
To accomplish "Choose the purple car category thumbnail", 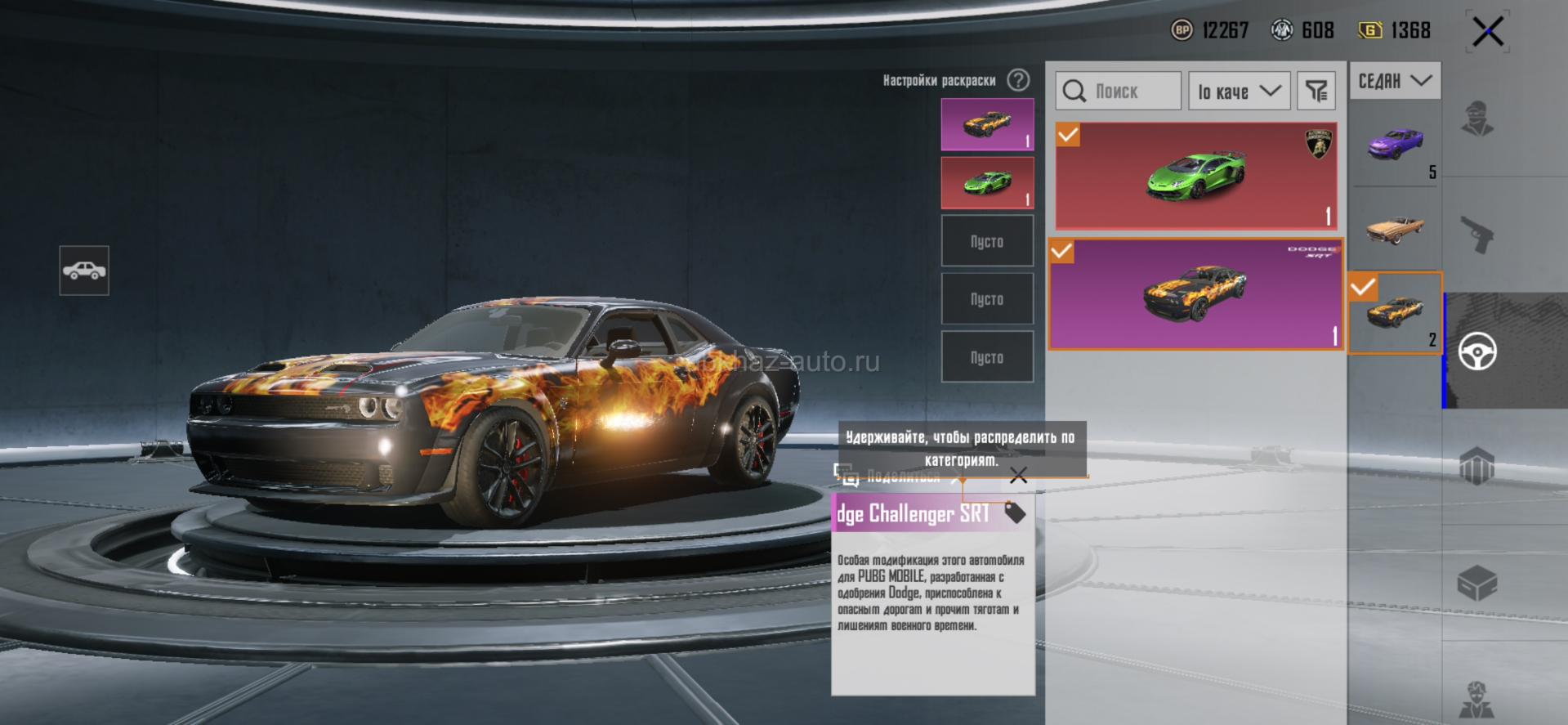I will pyautogui.click(x=1395, y=145).
